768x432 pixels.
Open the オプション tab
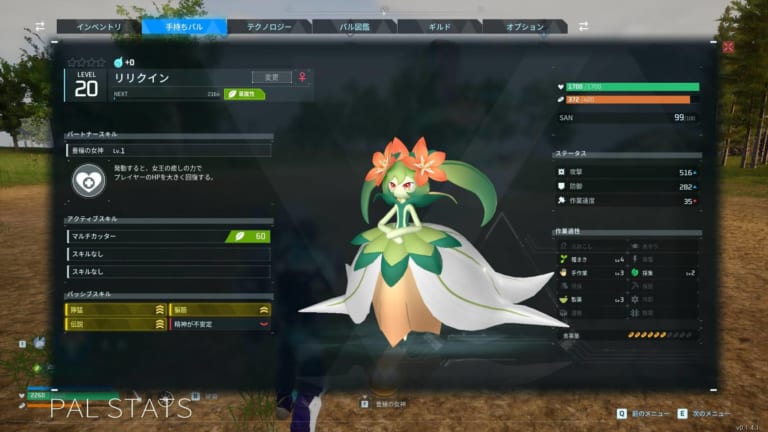coord(525,27)
